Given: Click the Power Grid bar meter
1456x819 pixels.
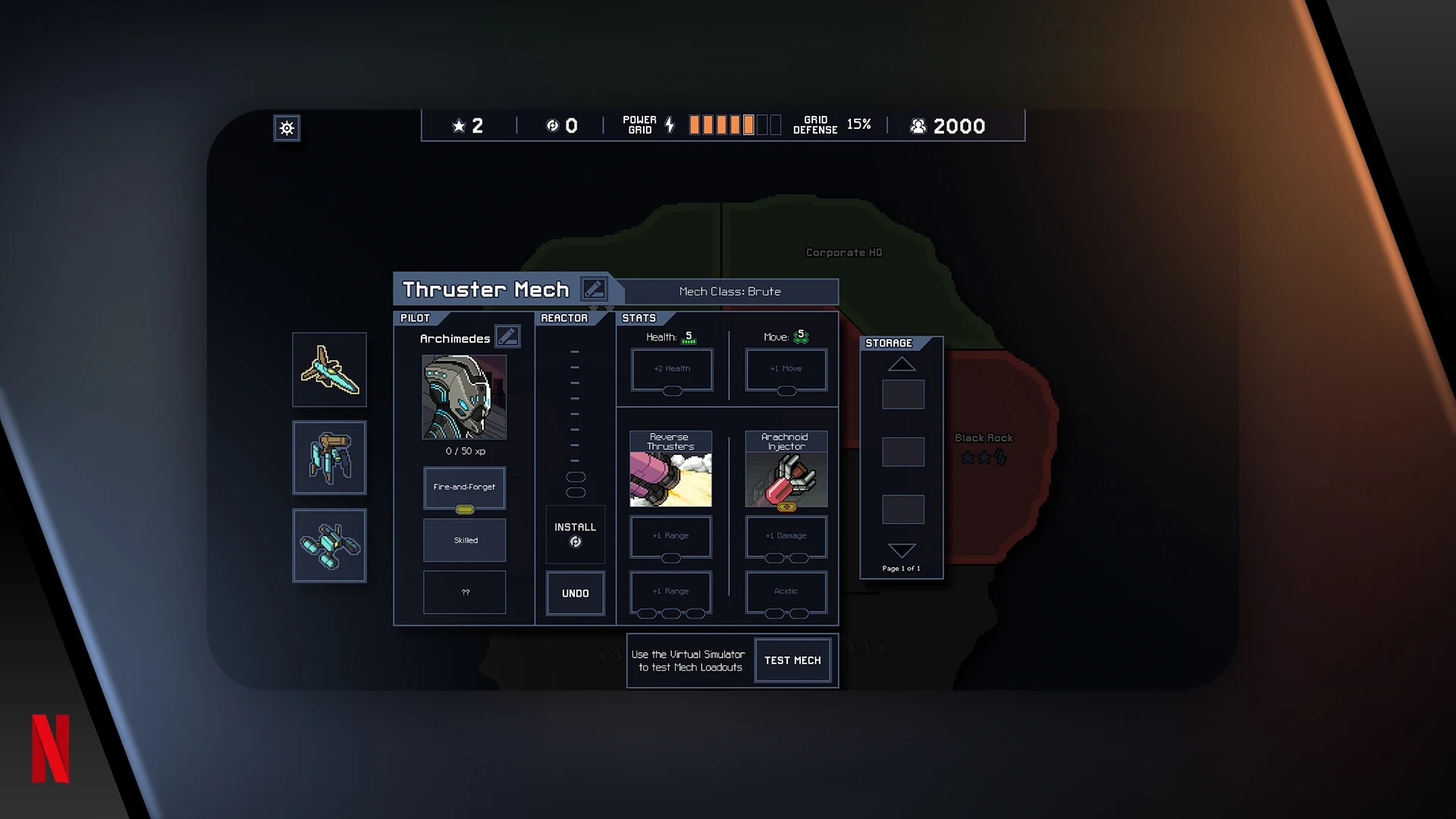Looking at the screenshot, I should coord(734,124).
